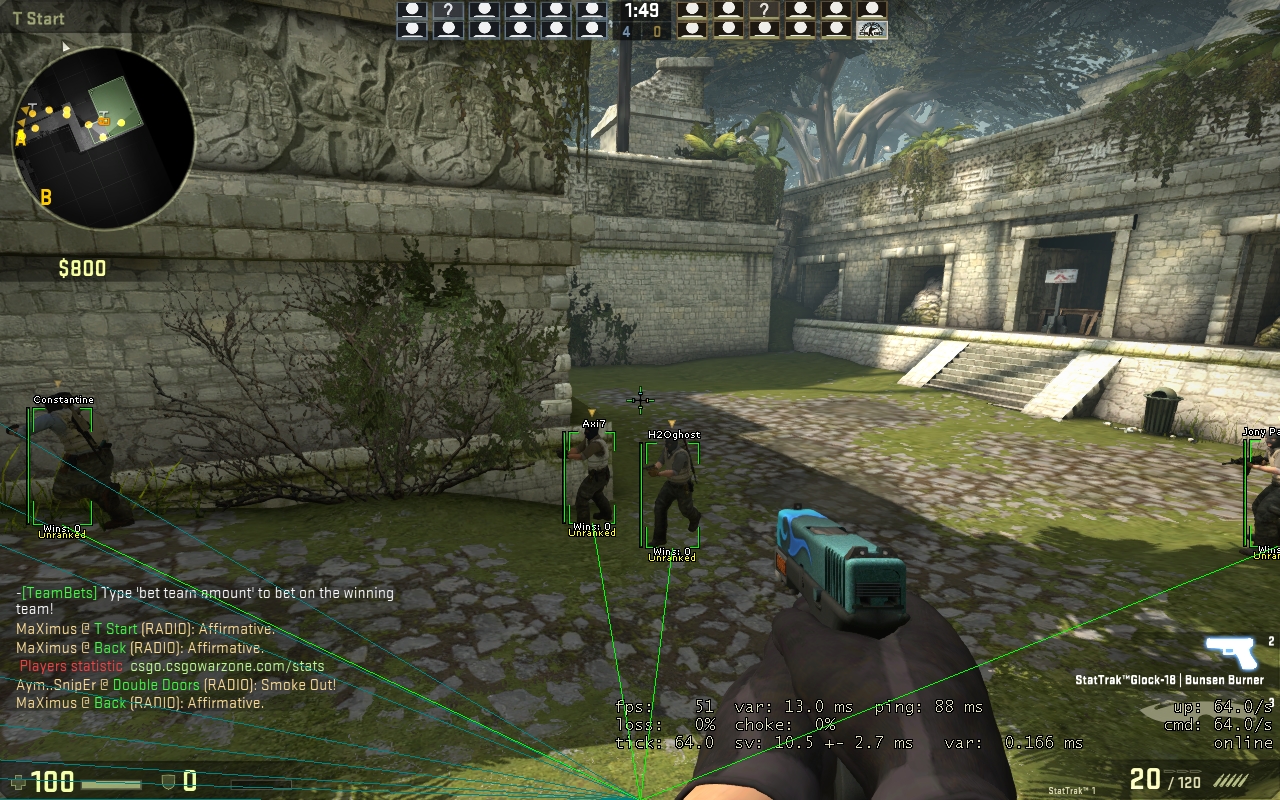
Task: Click the B bombsite marker on radar
Action: [46, 197]
